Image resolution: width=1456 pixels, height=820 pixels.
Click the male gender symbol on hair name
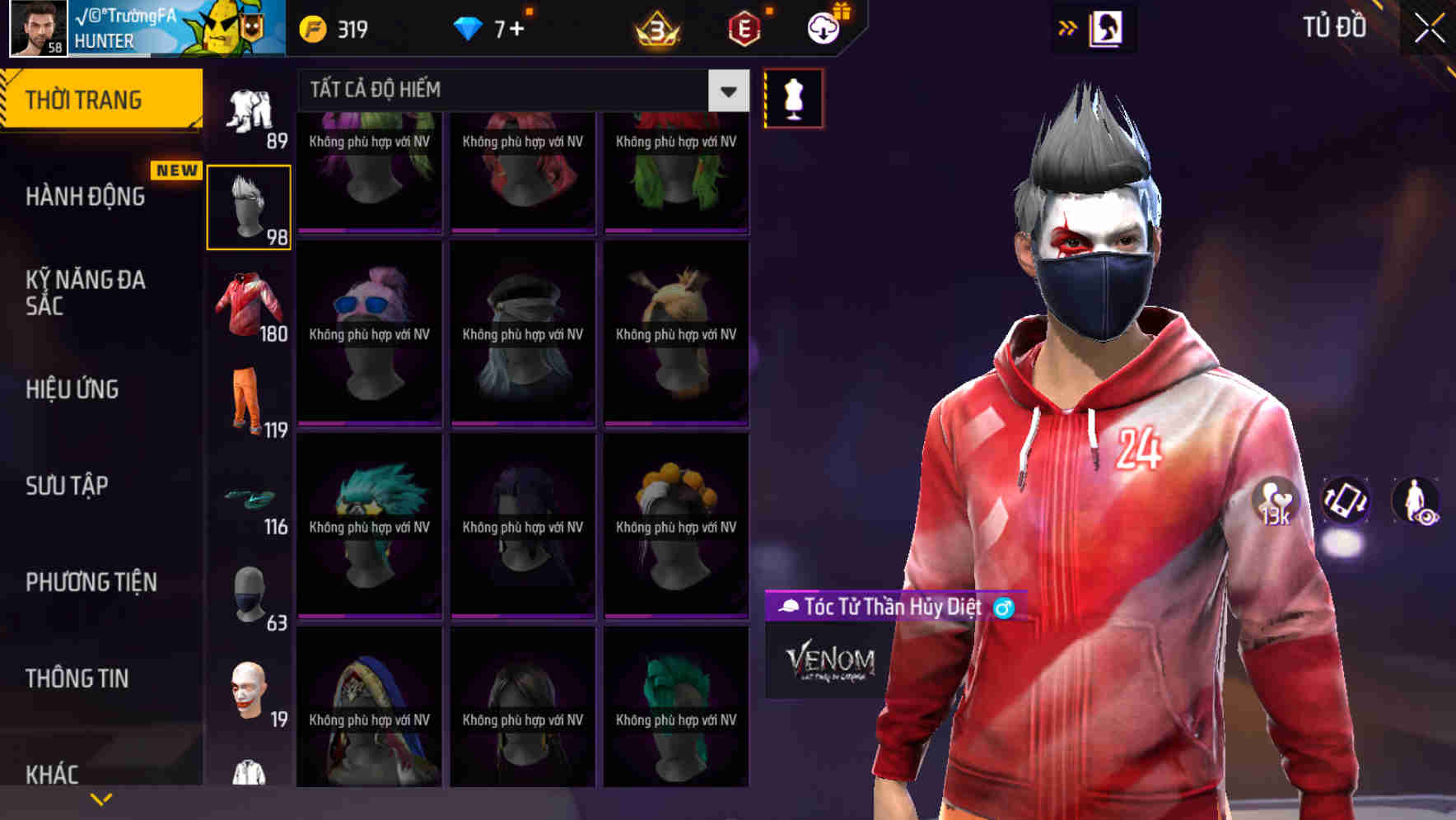pos(1001,609)
